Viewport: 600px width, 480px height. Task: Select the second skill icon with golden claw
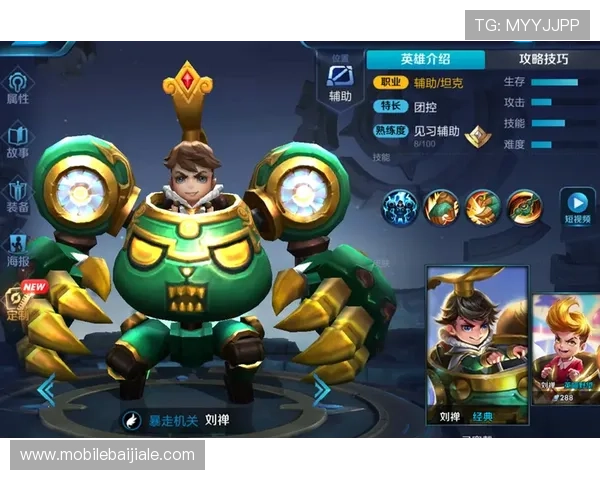[441, 207]
